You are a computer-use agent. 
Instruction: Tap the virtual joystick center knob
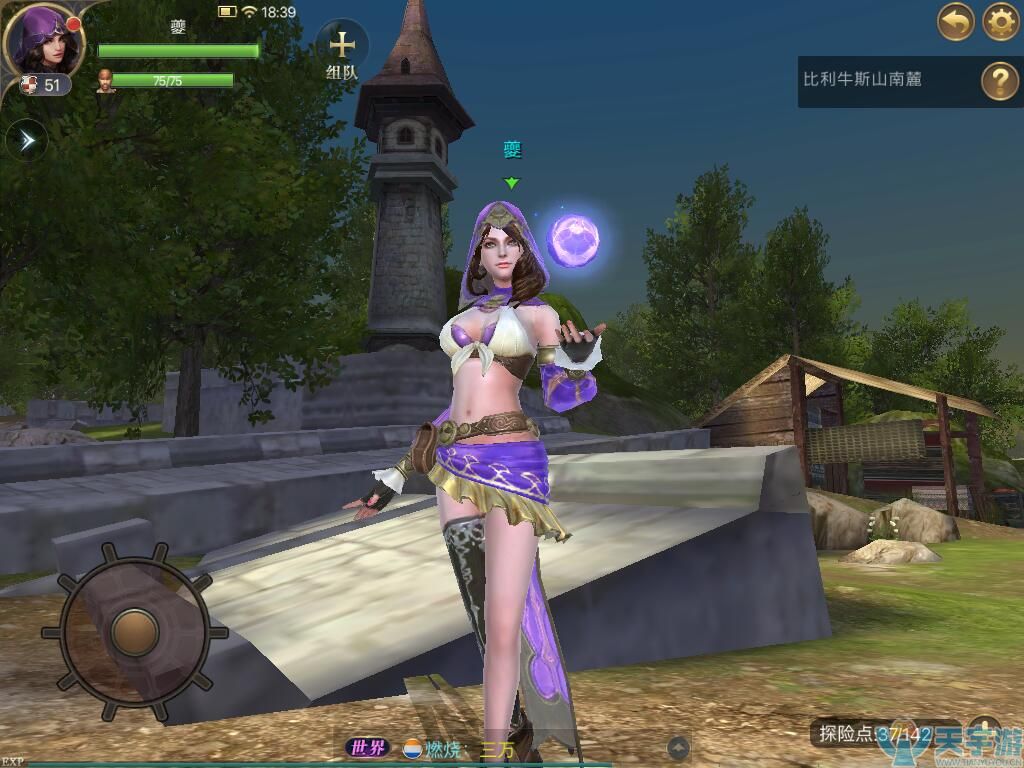coord(133,629)
